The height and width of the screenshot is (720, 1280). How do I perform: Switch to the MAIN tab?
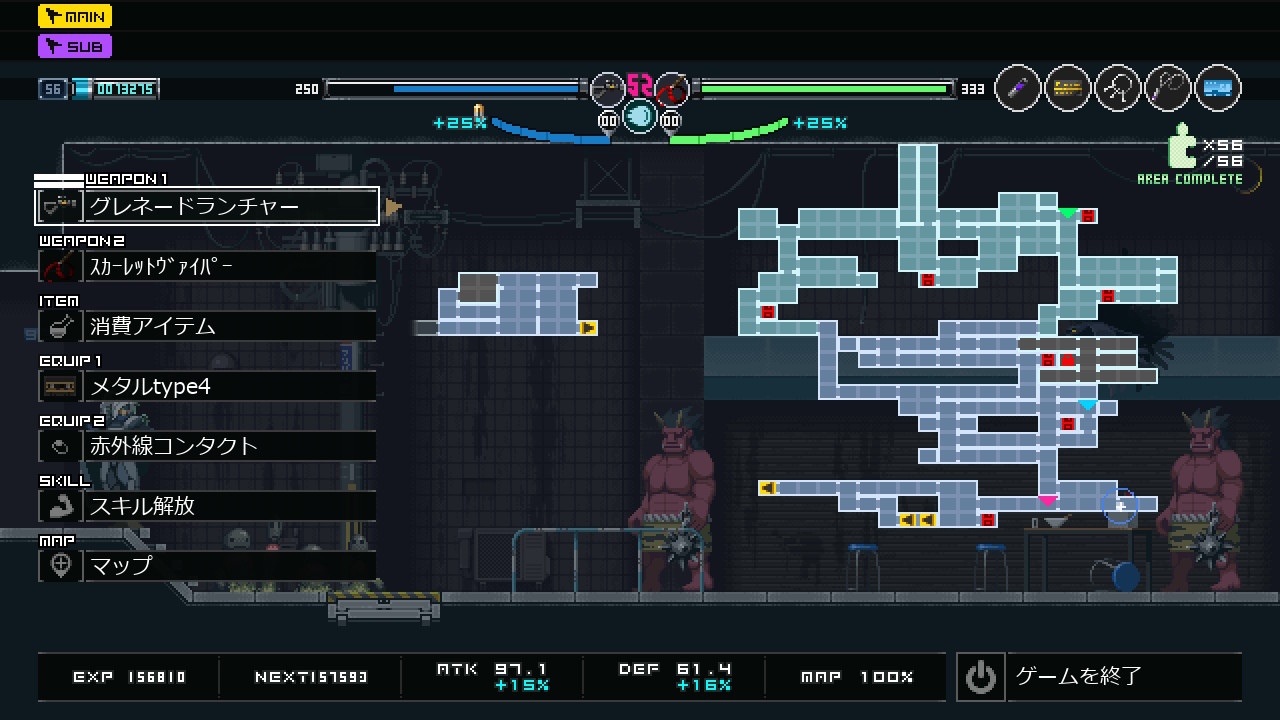click(75, 16)
